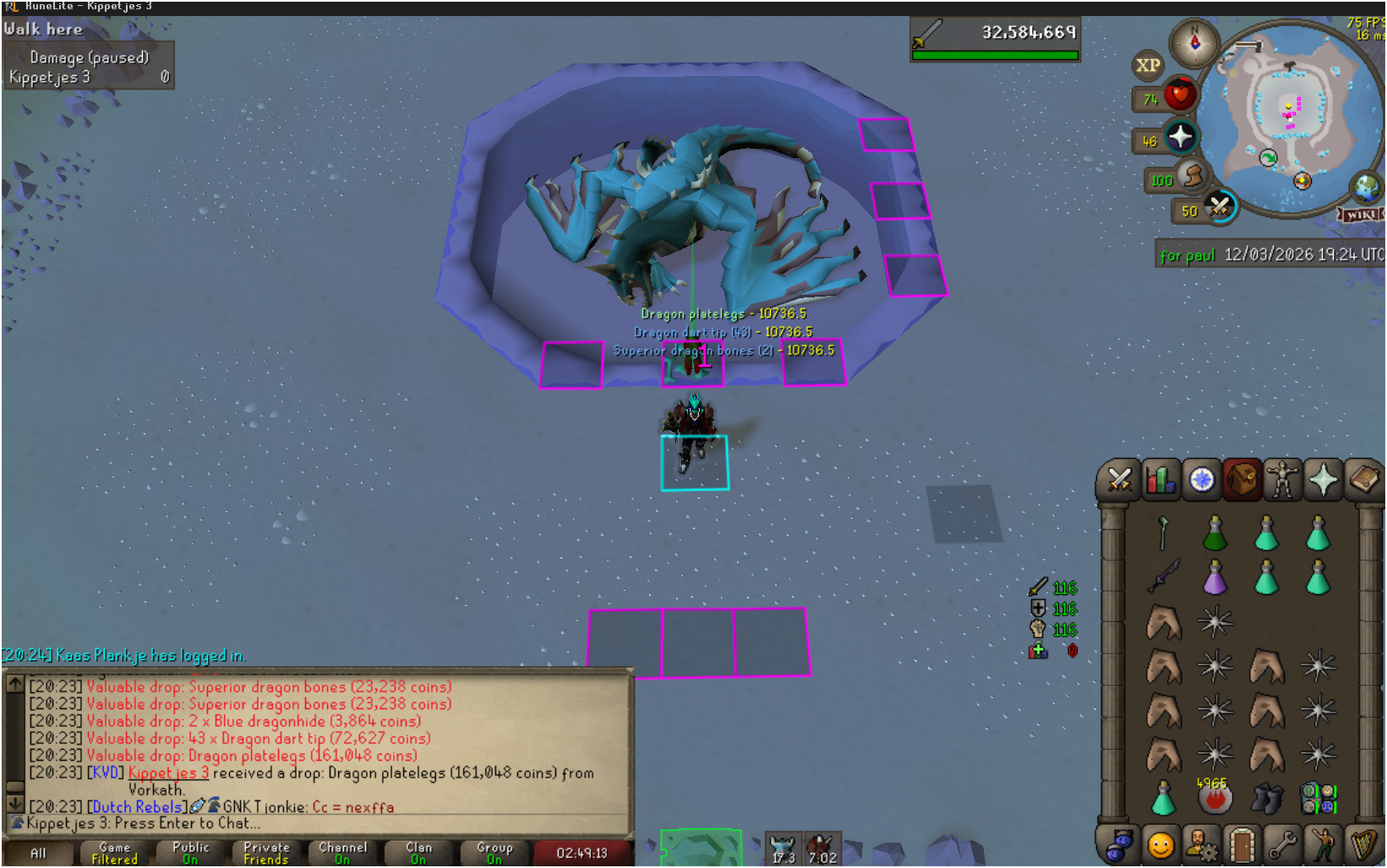
Task: Drink the purple potion in inventory
Action: coord(1215,578)
